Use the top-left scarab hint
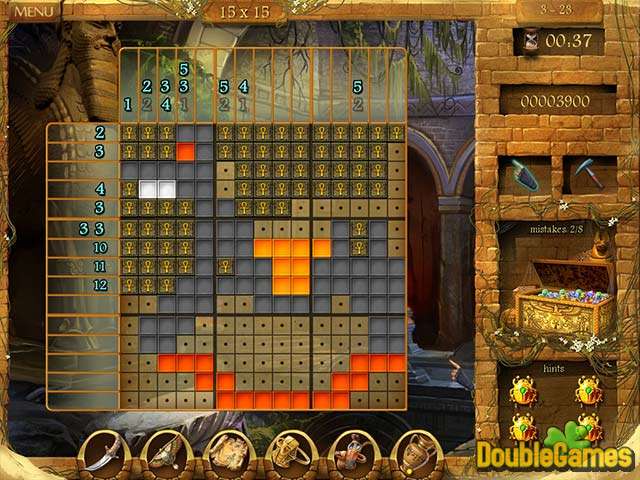This screenshot has width=640, height=480. (525, 390)
